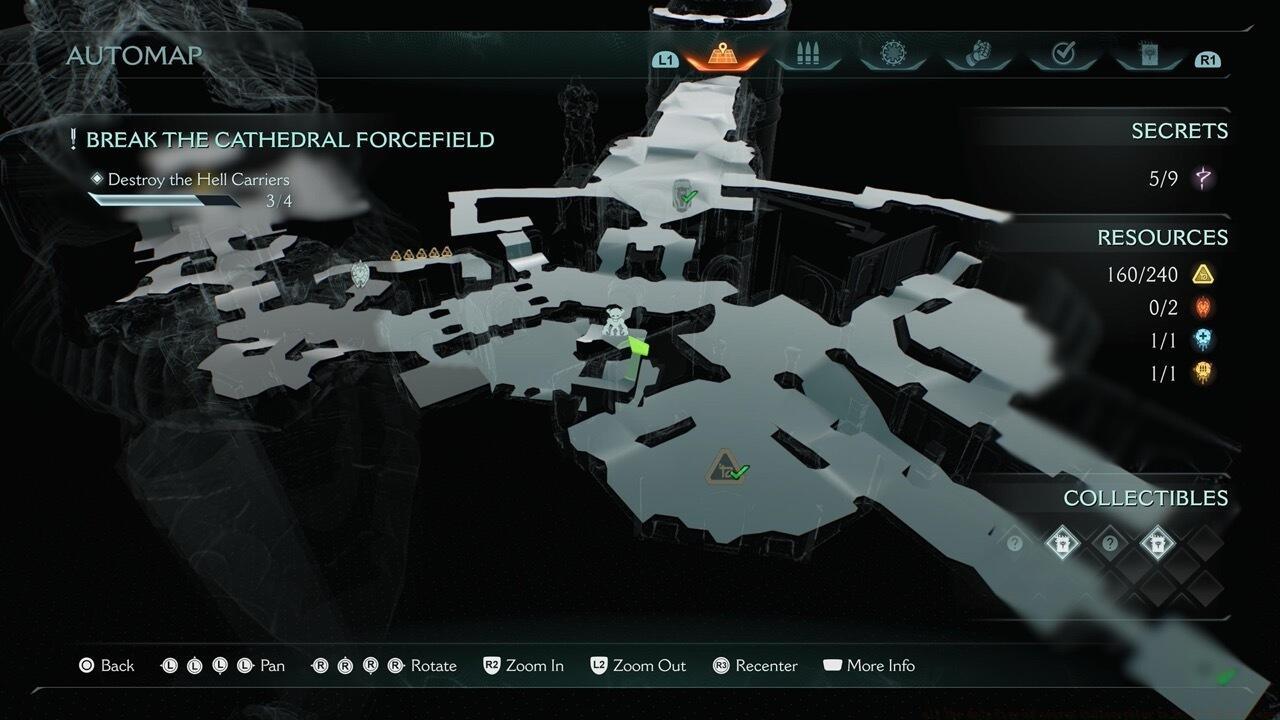Select the Automap tab with the map pin icon
Image resolution: width=1280 pixels, height=720 pixels.
pyautogui.click(x=718, y=55)
